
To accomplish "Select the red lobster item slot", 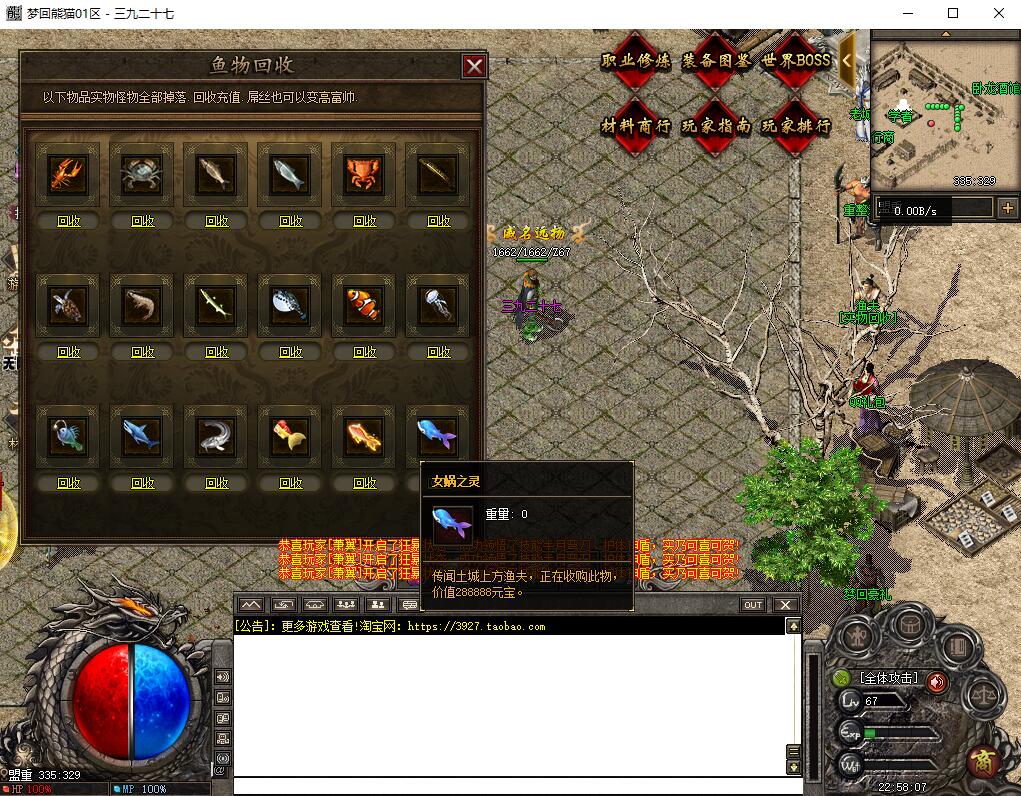I will click(x=68, y=175).
